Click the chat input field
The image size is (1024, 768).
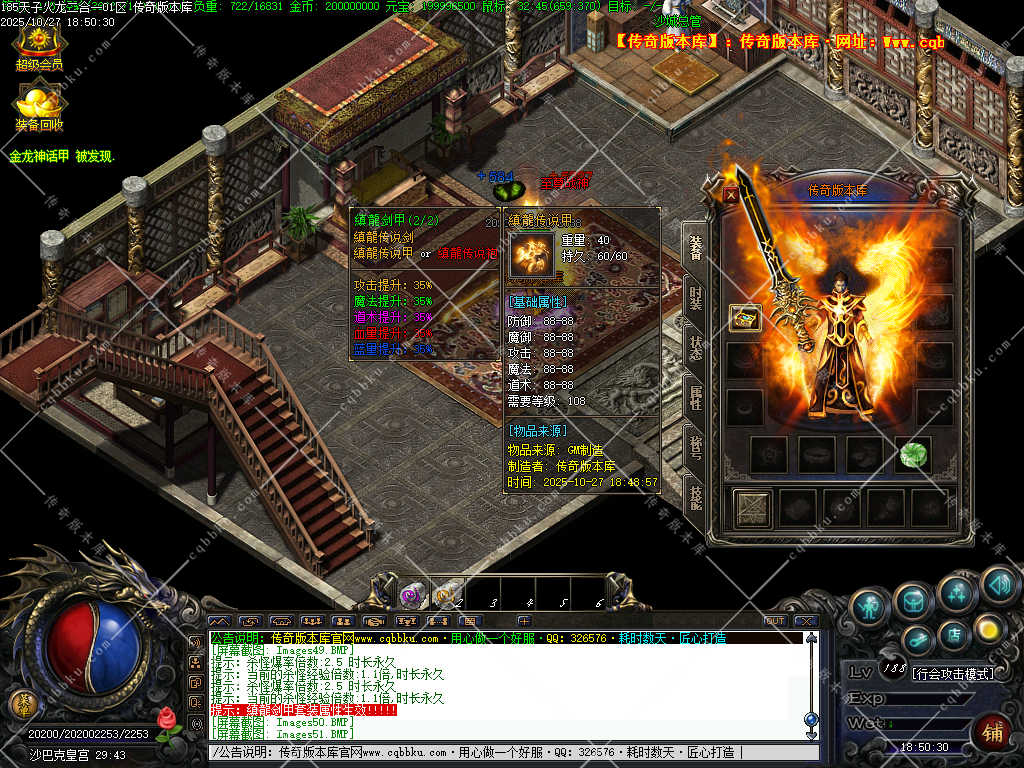pos(500,752)
